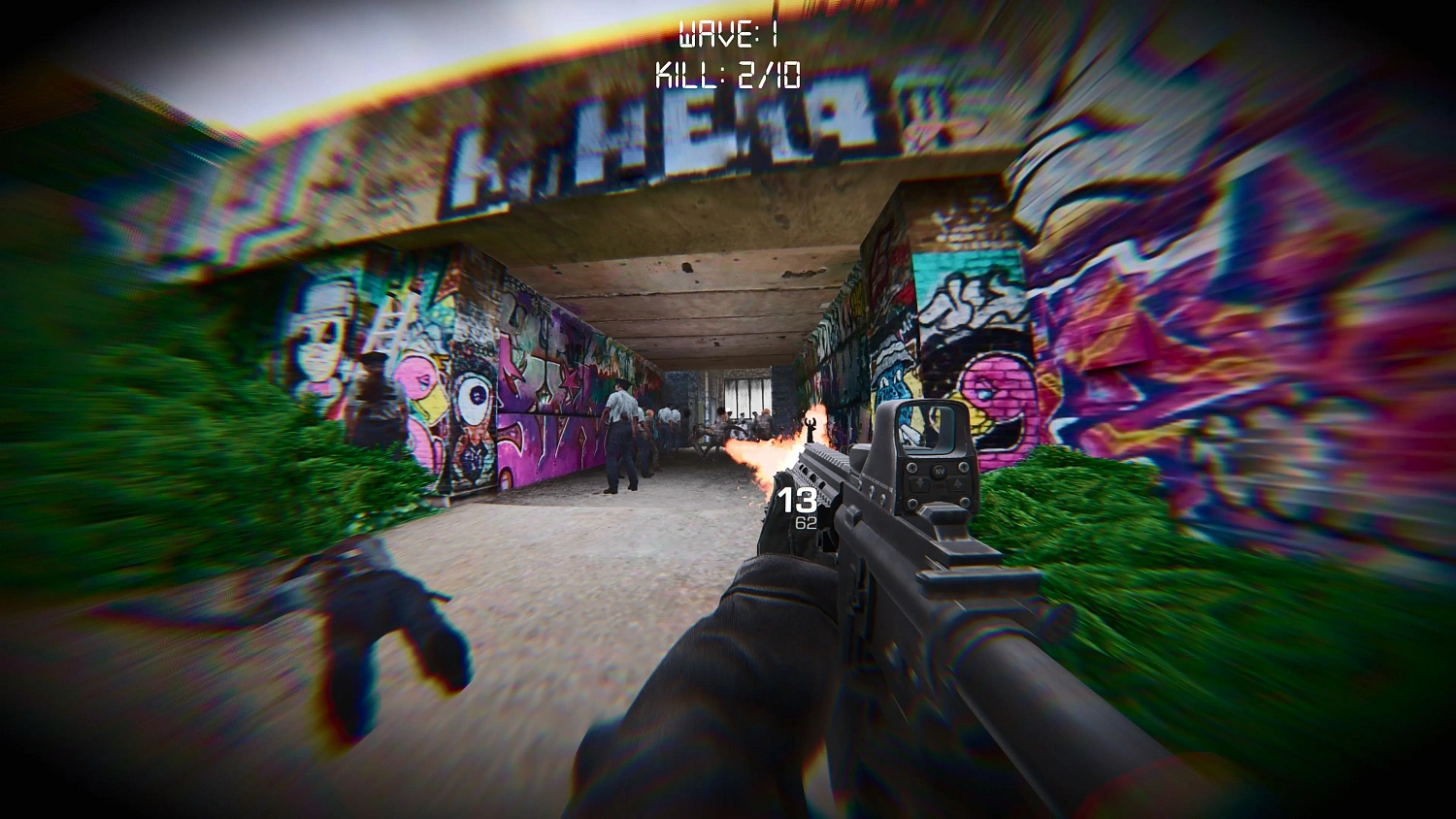Click the reticle inside the holographic sight window
The image size is (1456, 819).
926,429
